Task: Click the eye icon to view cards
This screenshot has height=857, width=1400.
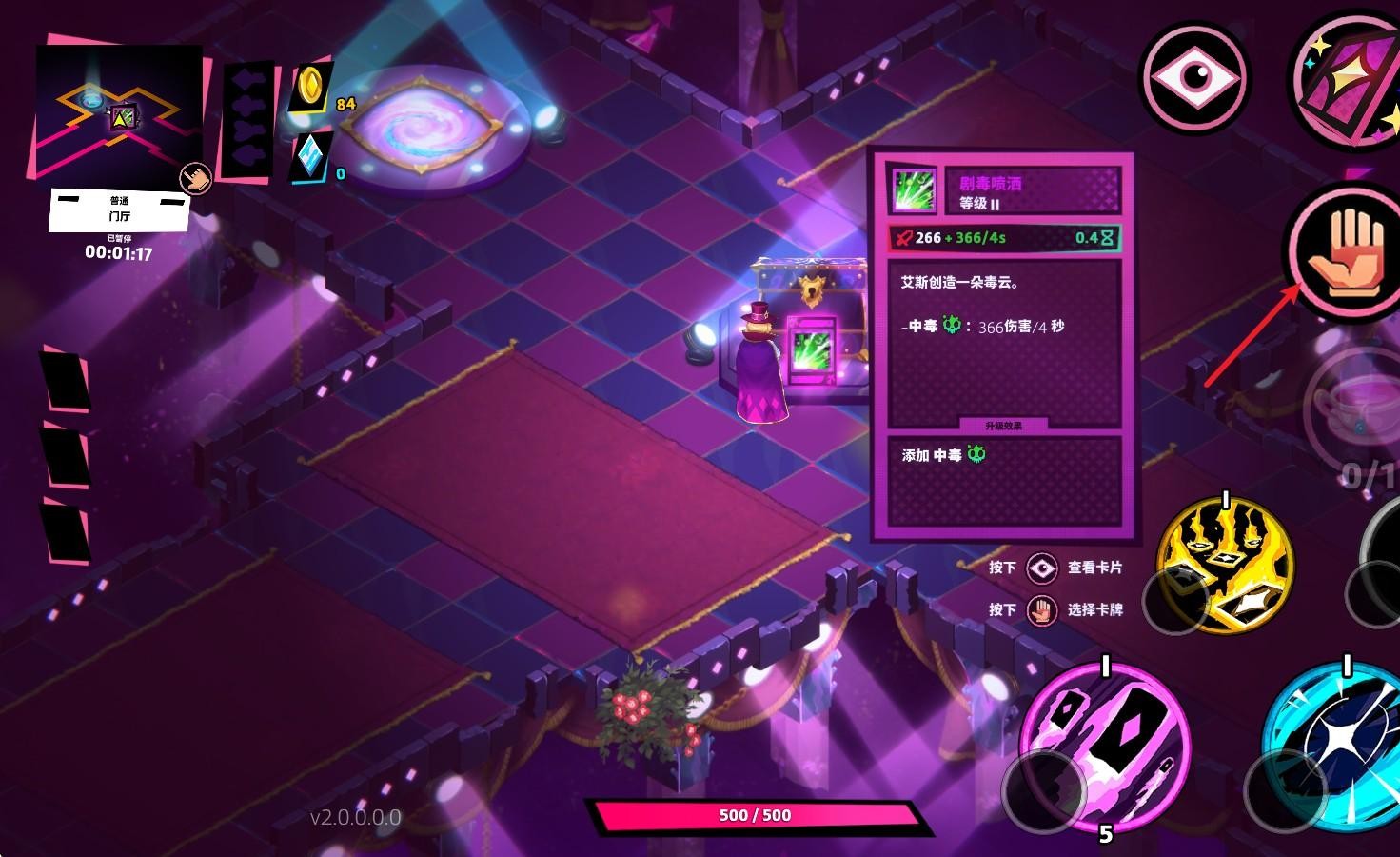Action: coord(1194,78)
